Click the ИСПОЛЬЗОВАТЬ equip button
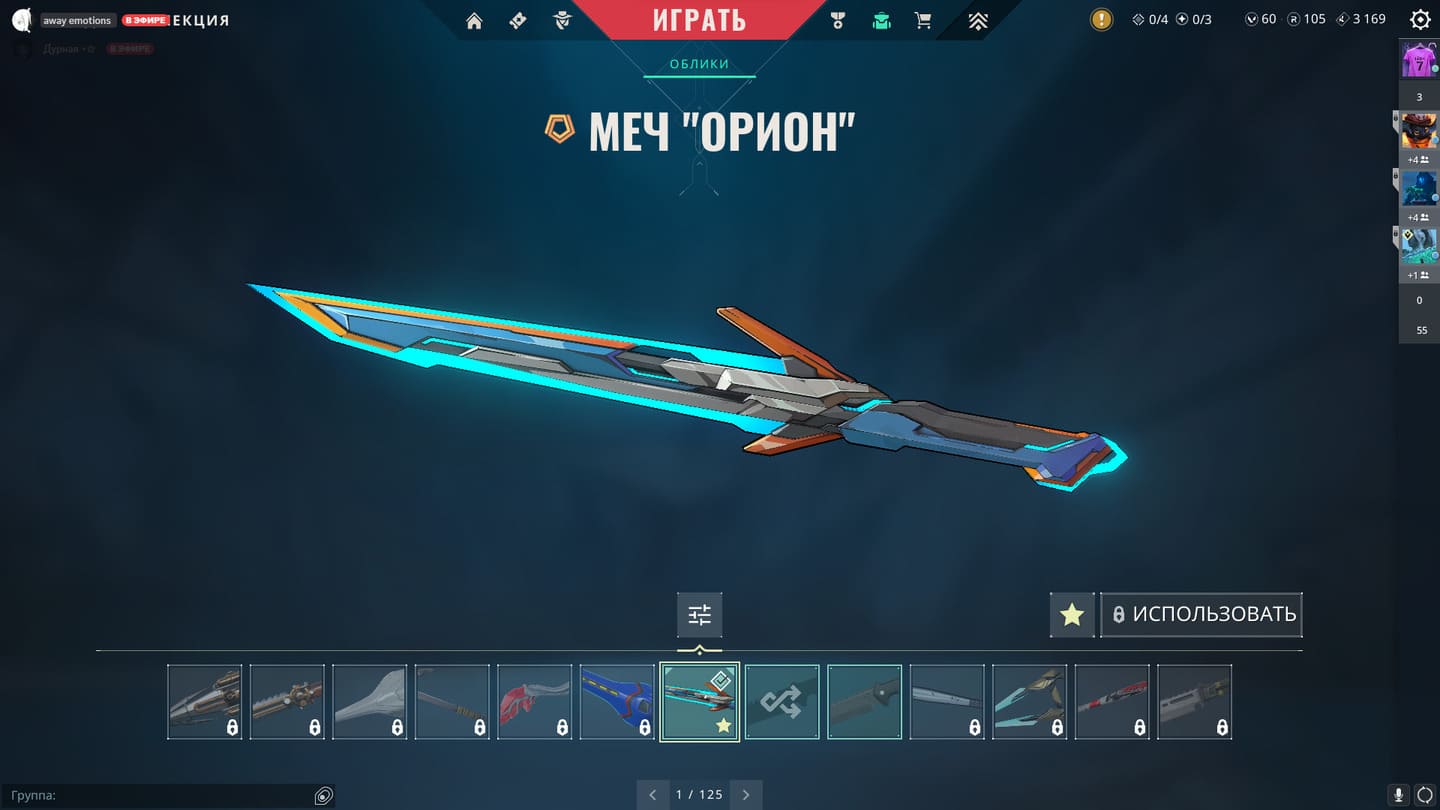The image size is (1440, 810). point(1202,614)
